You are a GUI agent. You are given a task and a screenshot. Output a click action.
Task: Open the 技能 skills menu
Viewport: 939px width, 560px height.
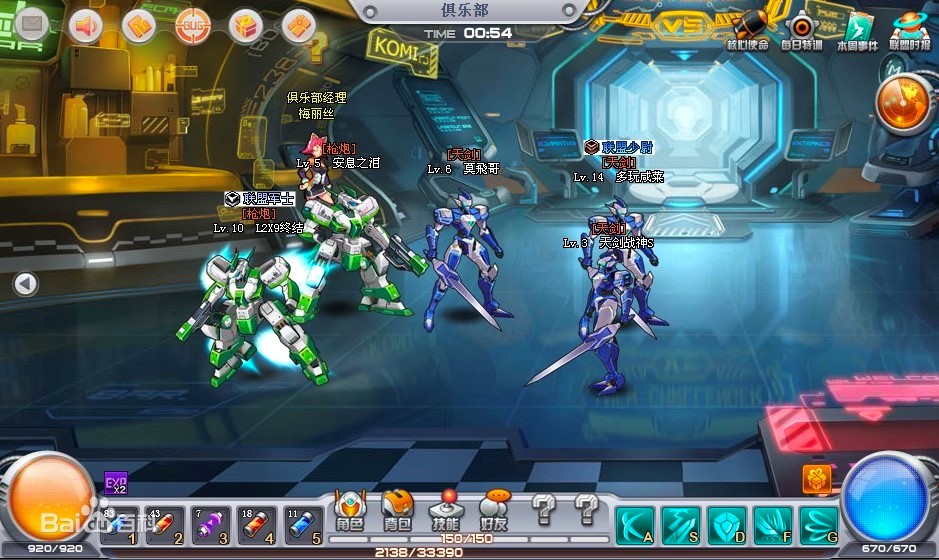pos(446,511)
